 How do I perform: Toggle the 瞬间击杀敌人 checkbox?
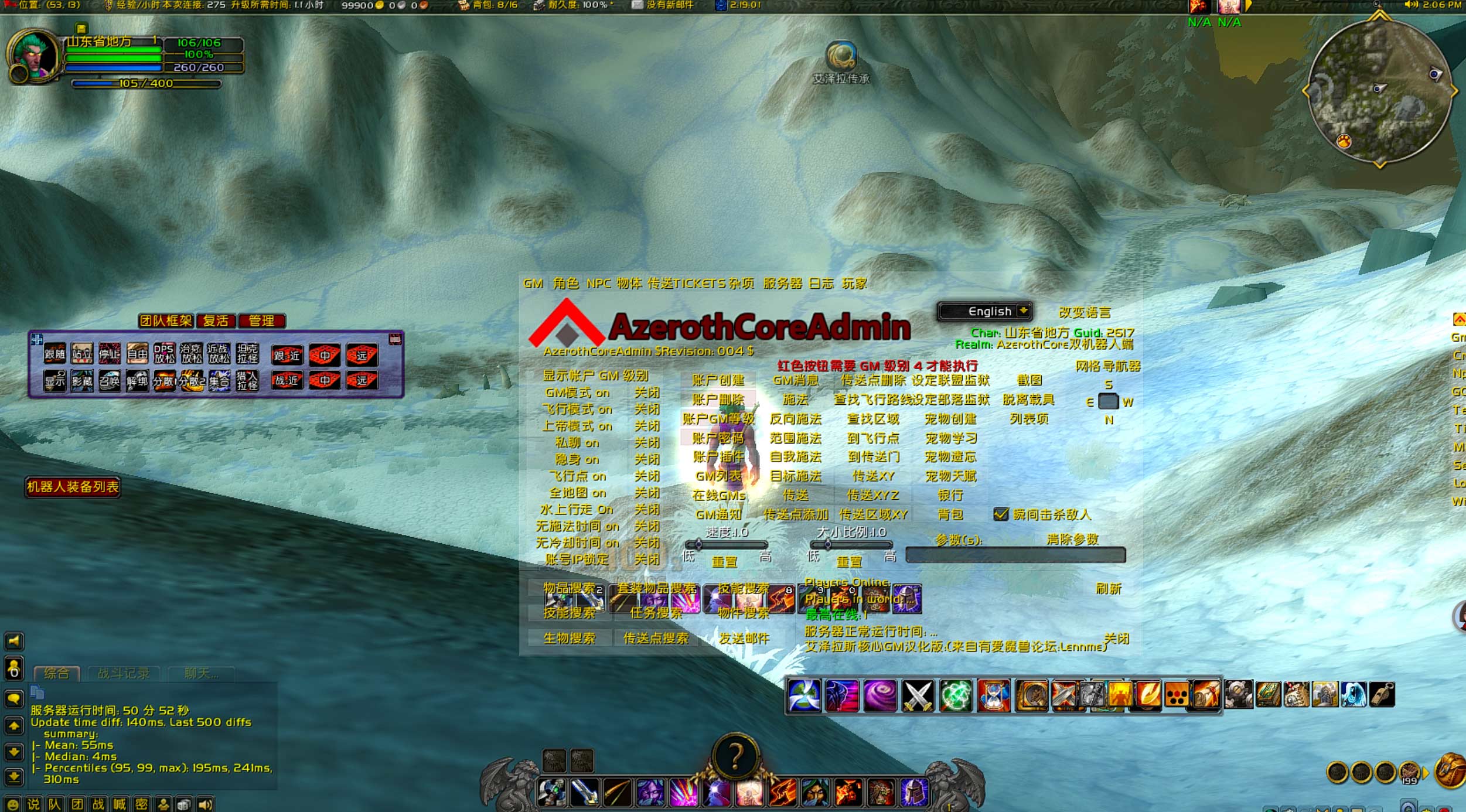1001,514
